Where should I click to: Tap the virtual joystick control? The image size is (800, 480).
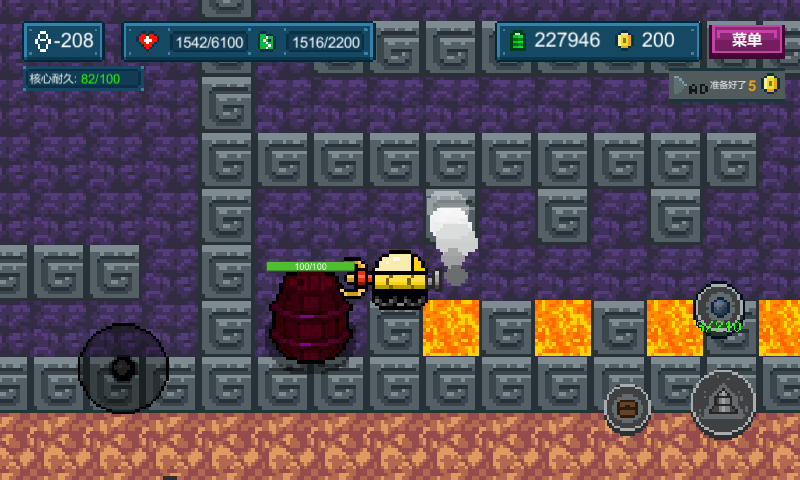(x=123, y=368)
